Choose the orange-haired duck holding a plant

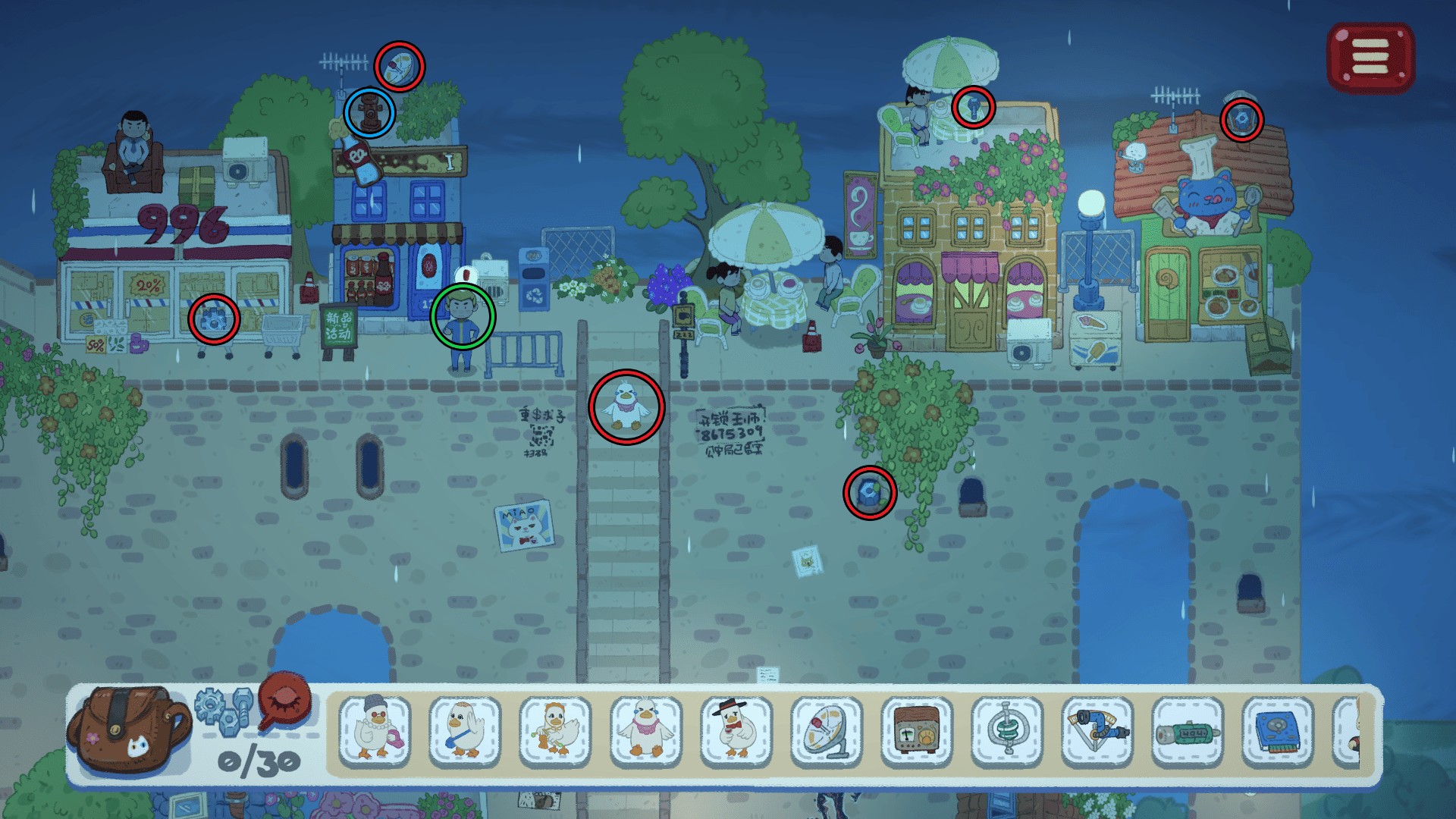(555, 730)
